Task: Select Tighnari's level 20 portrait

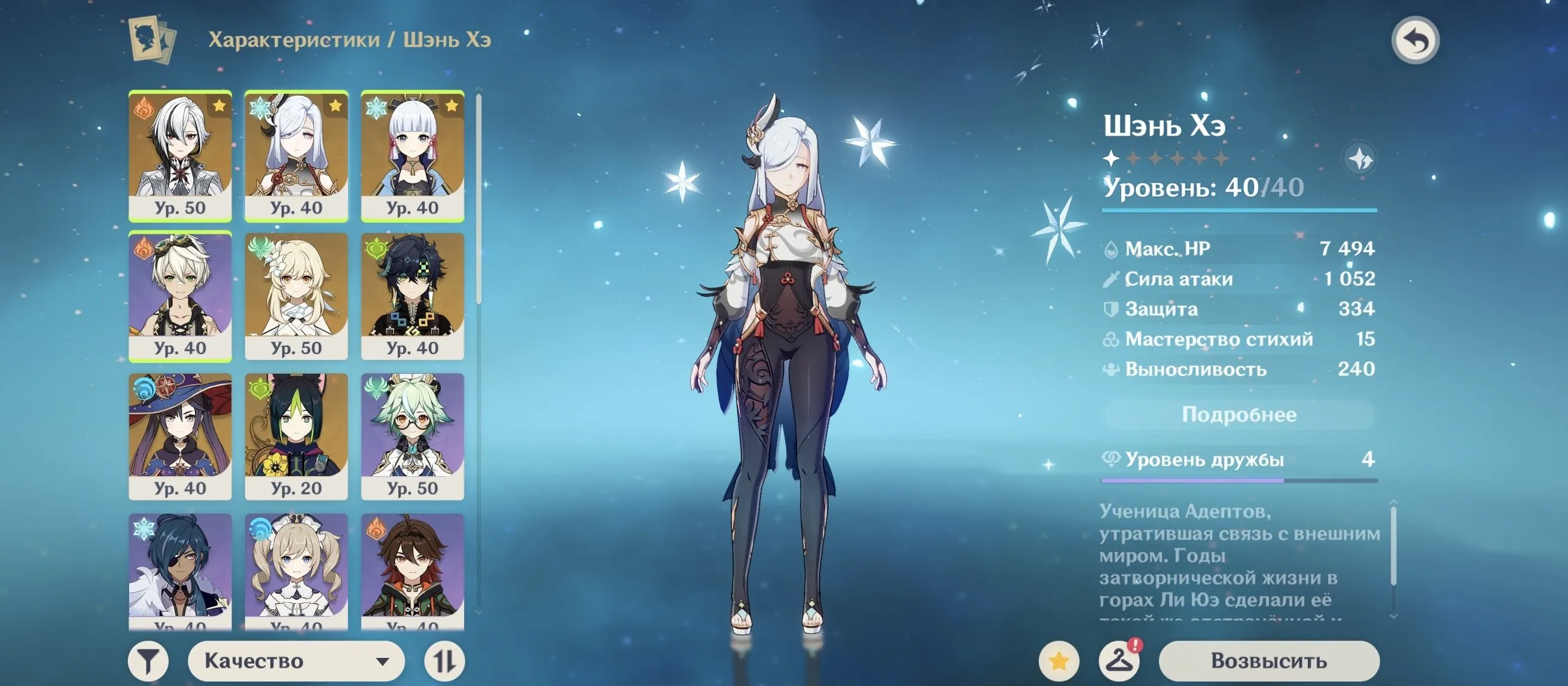Action: pos(297,436)
